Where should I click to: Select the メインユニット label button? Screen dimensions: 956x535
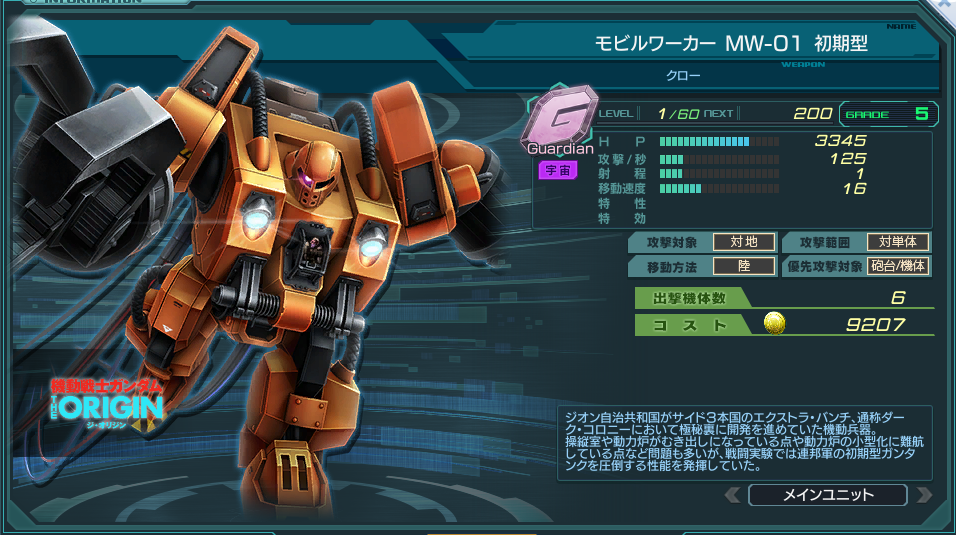(x=828, y=495)
